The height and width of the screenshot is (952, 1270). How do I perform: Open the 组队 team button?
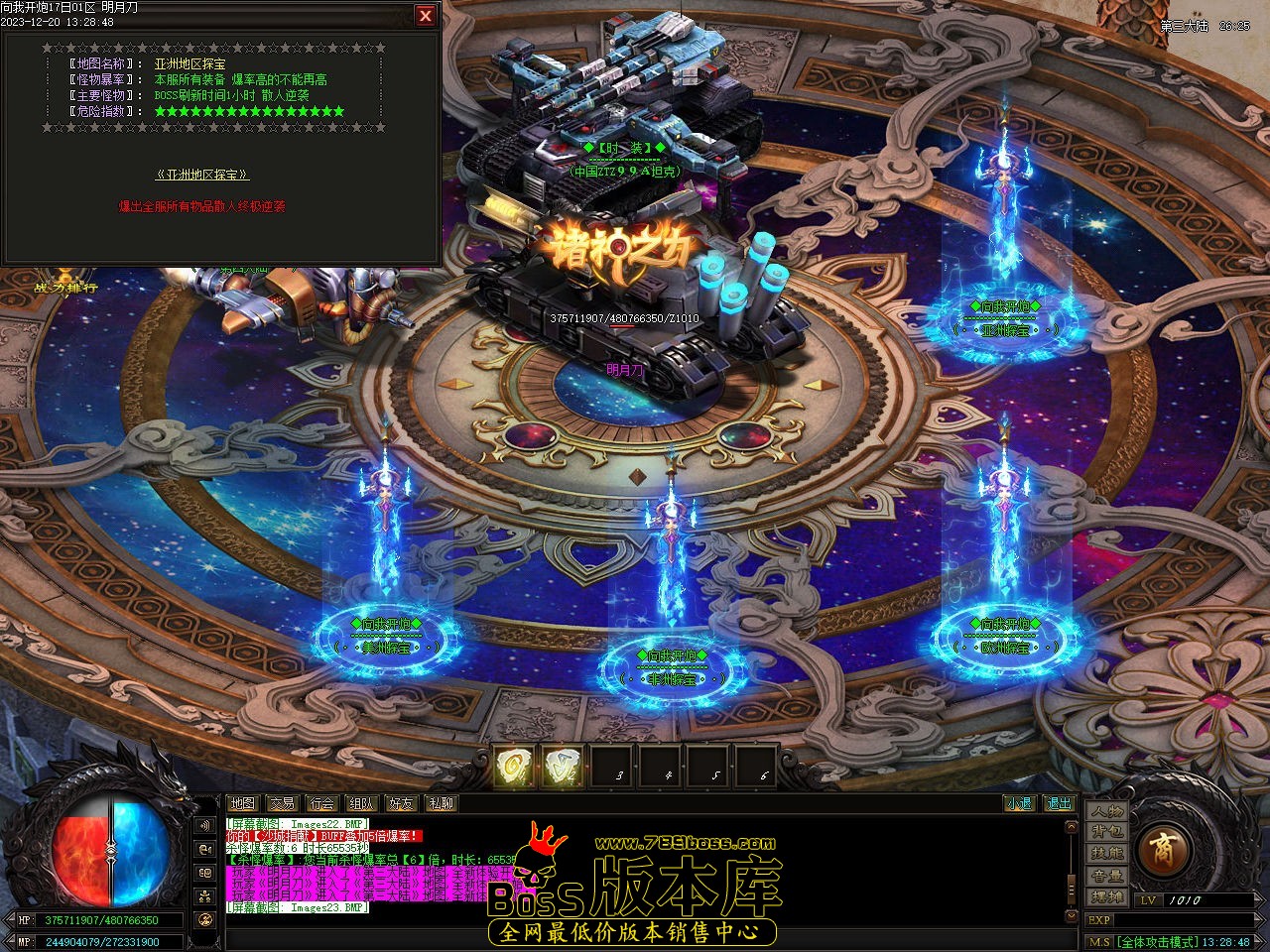point(361,803)
